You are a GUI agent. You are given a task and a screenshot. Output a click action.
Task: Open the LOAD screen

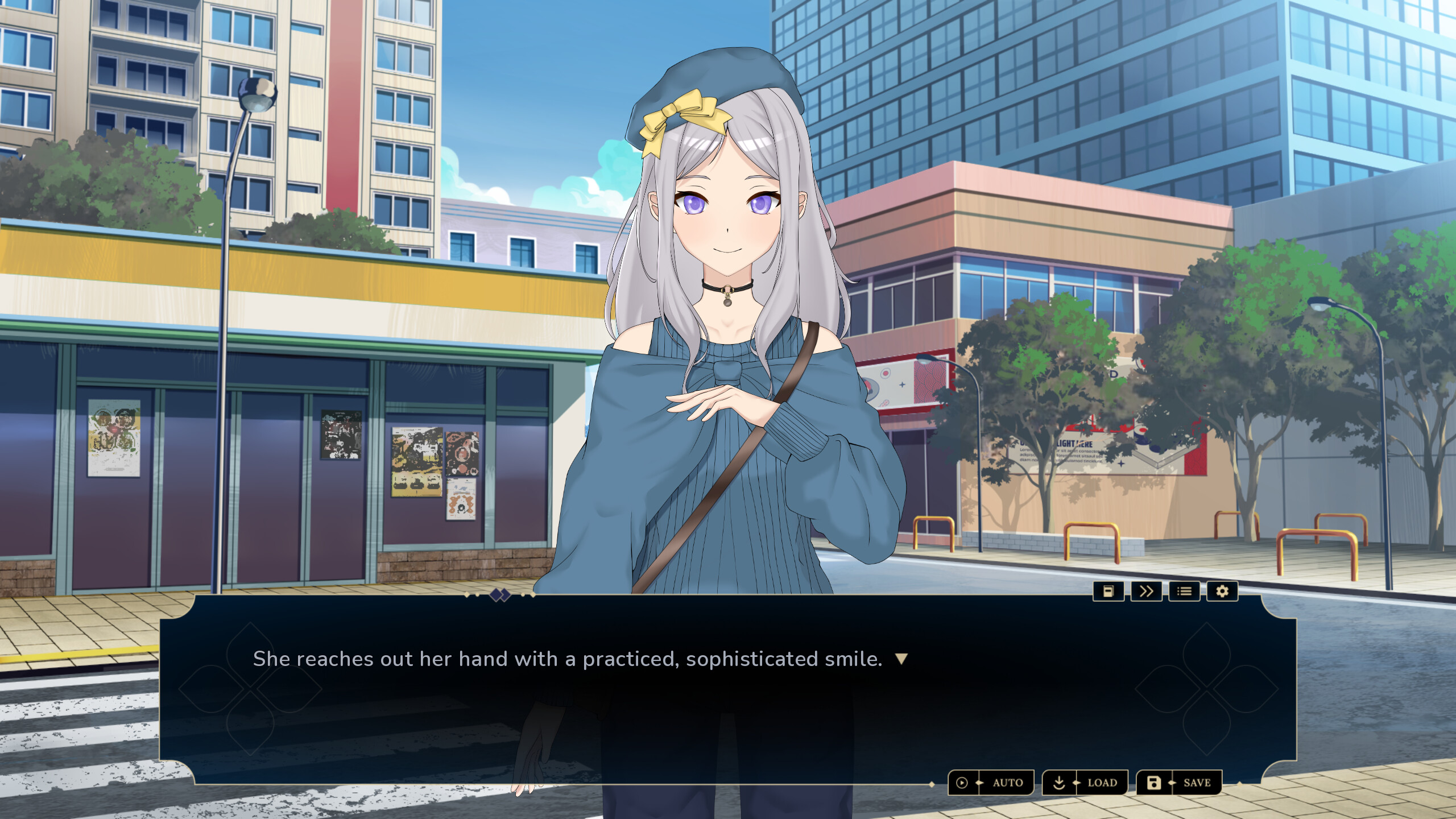coord(1102,783)
